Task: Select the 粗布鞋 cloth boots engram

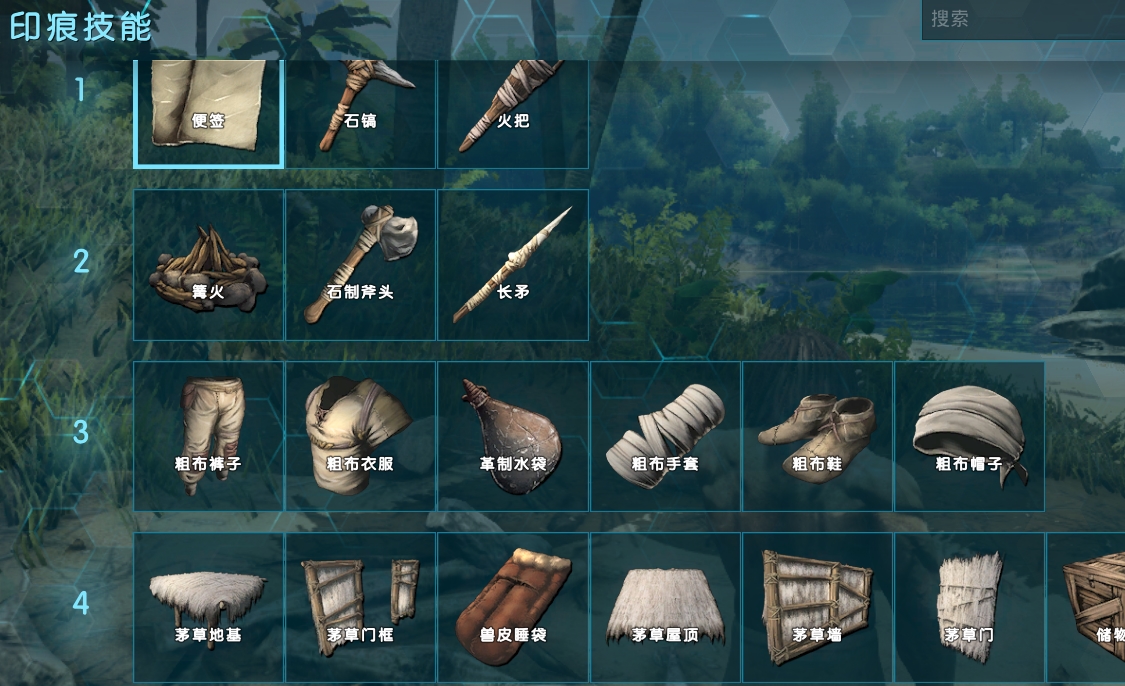Action: point(818,437)
